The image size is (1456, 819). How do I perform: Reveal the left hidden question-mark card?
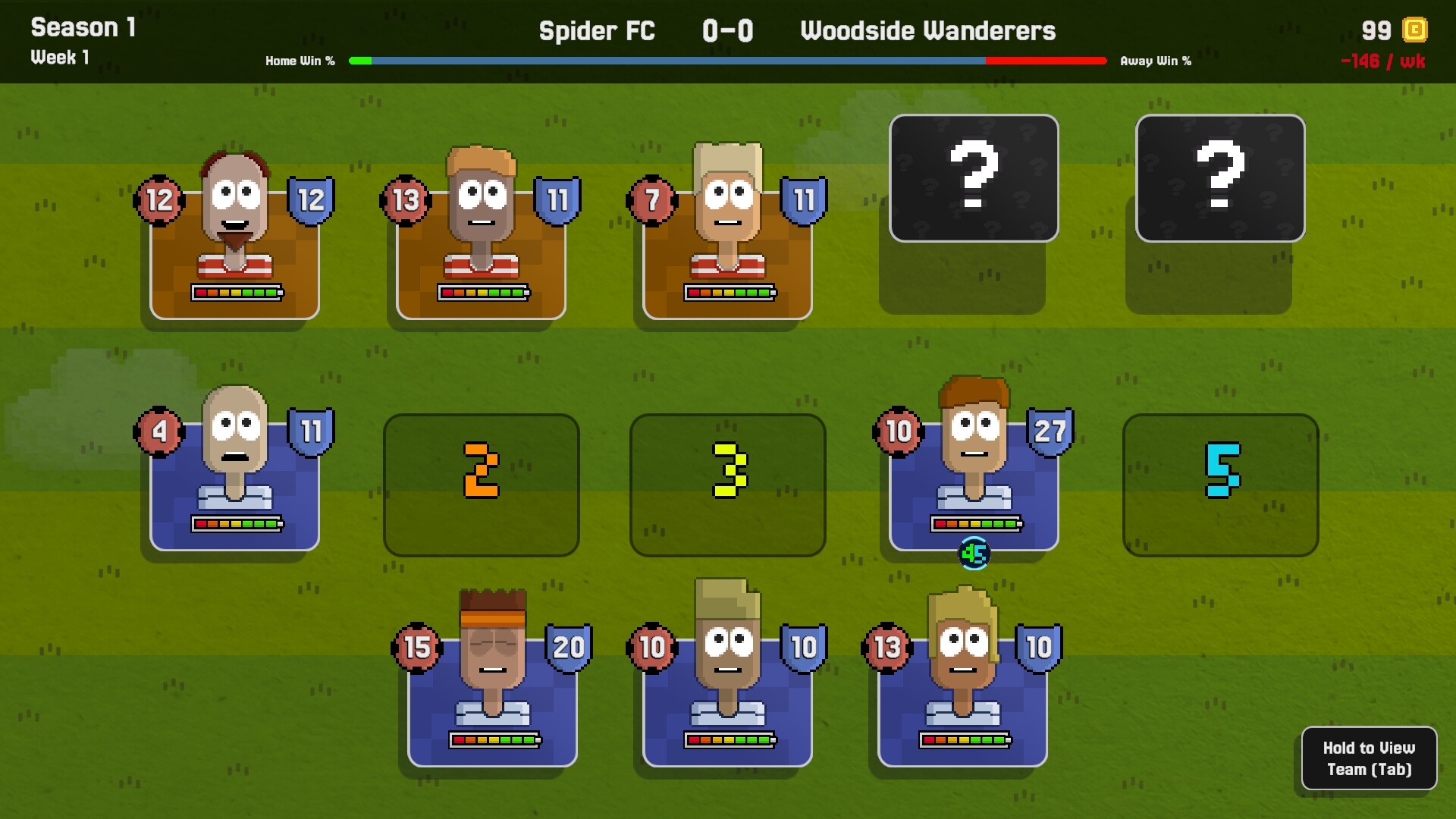tap(974, 177)
